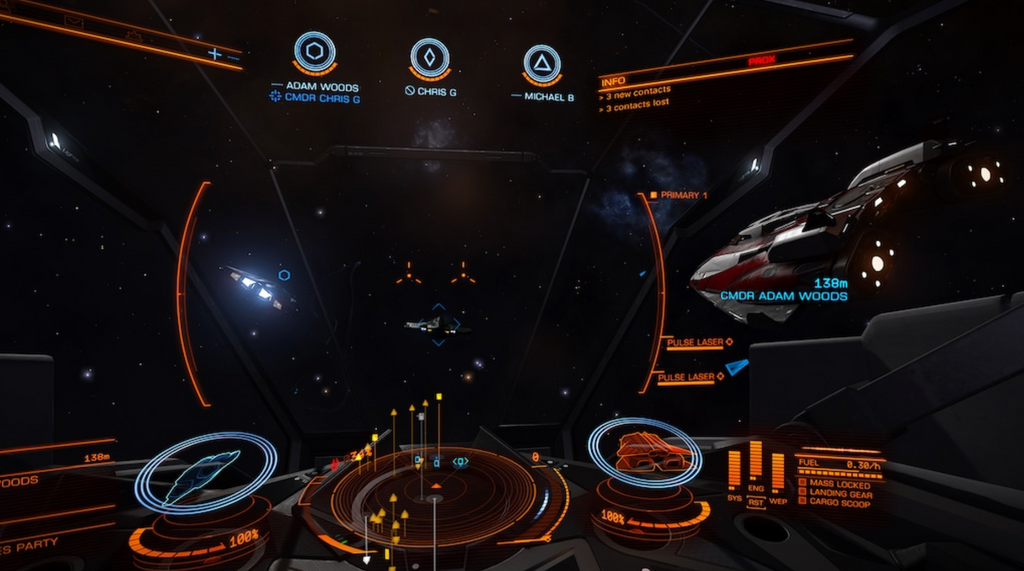Toggle the Landing Gear indicator
Screen dimensions: 1024x571
click(836, 494)
